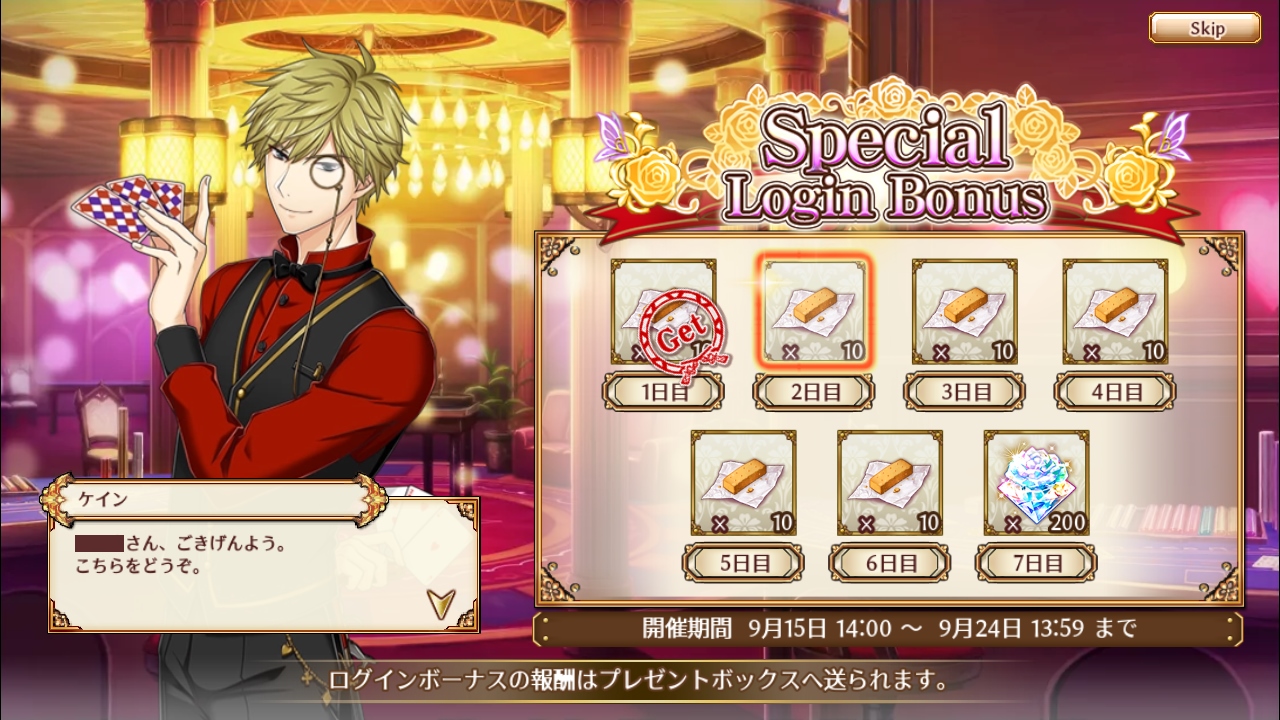Pick the 6日目 reward tile
This screenshot has width=1280, height=720.
889,482
